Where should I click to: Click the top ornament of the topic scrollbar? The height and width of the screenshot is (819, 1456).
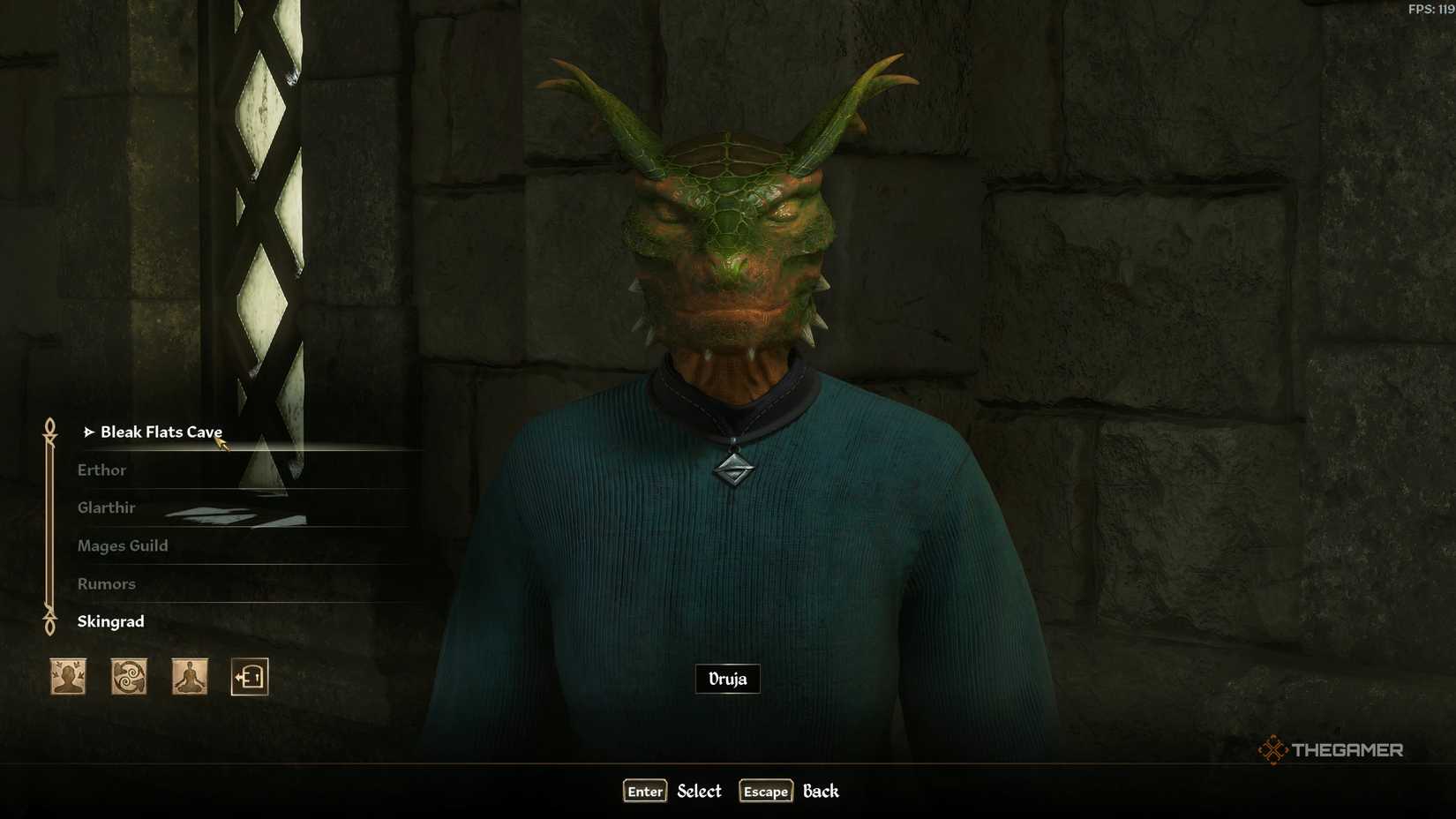pyautogui.click(x=49, y=425)
